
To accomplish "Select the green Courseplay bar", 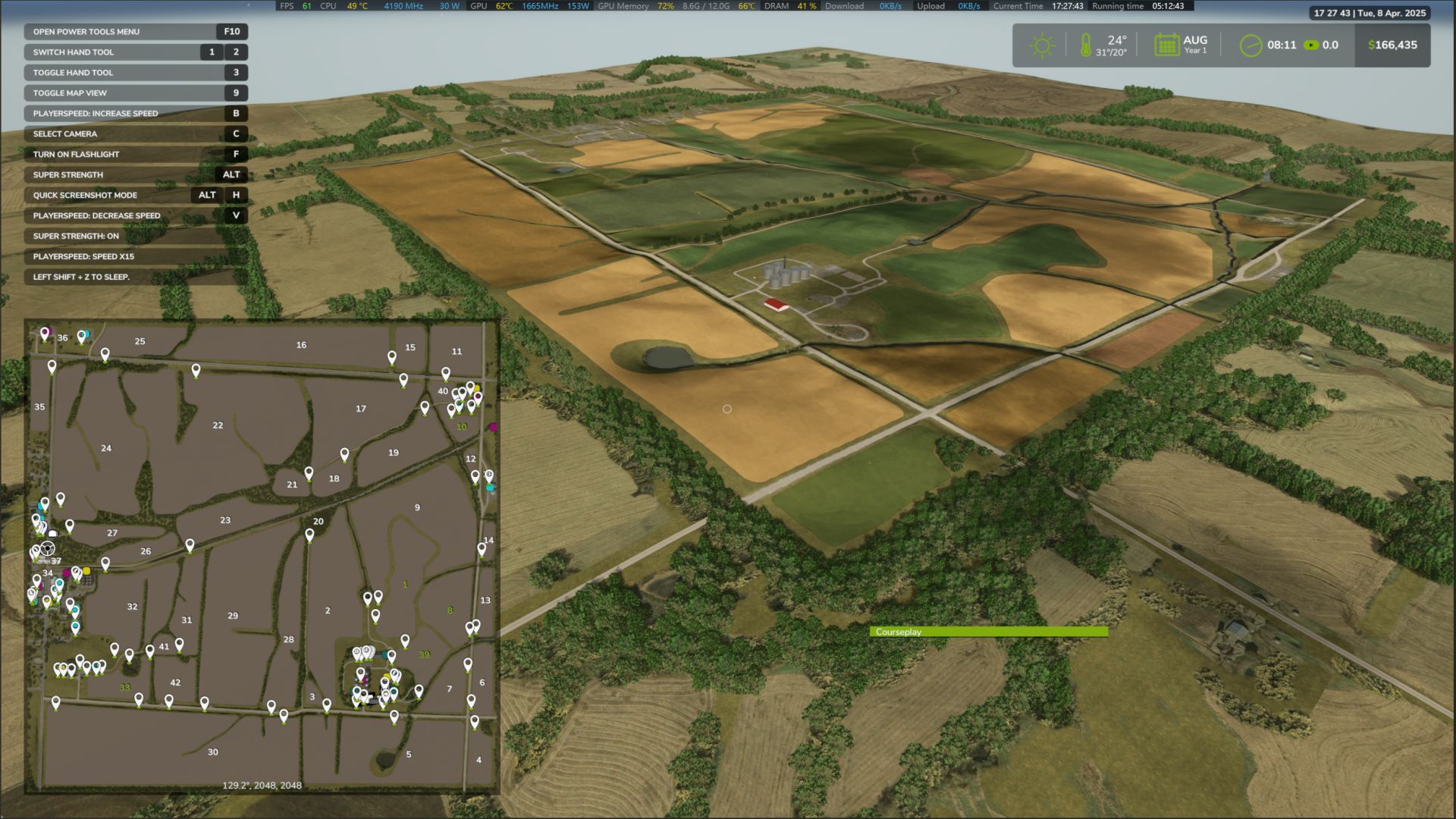I will point(988,632).
